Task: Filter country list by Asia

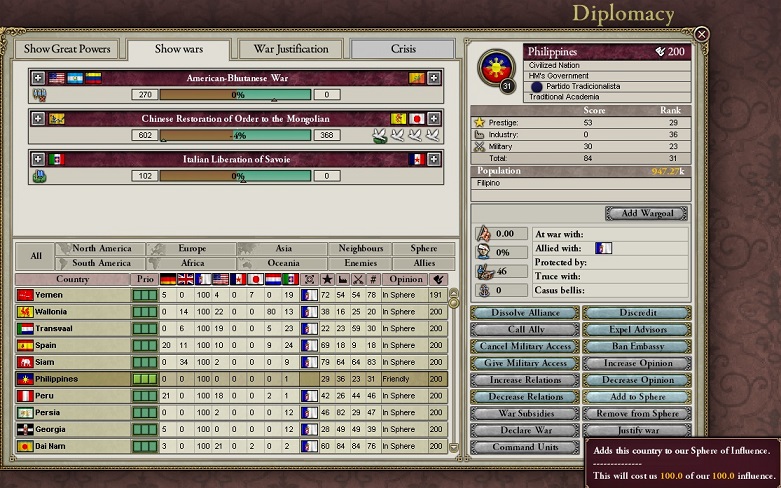Action: click(282, 249)
